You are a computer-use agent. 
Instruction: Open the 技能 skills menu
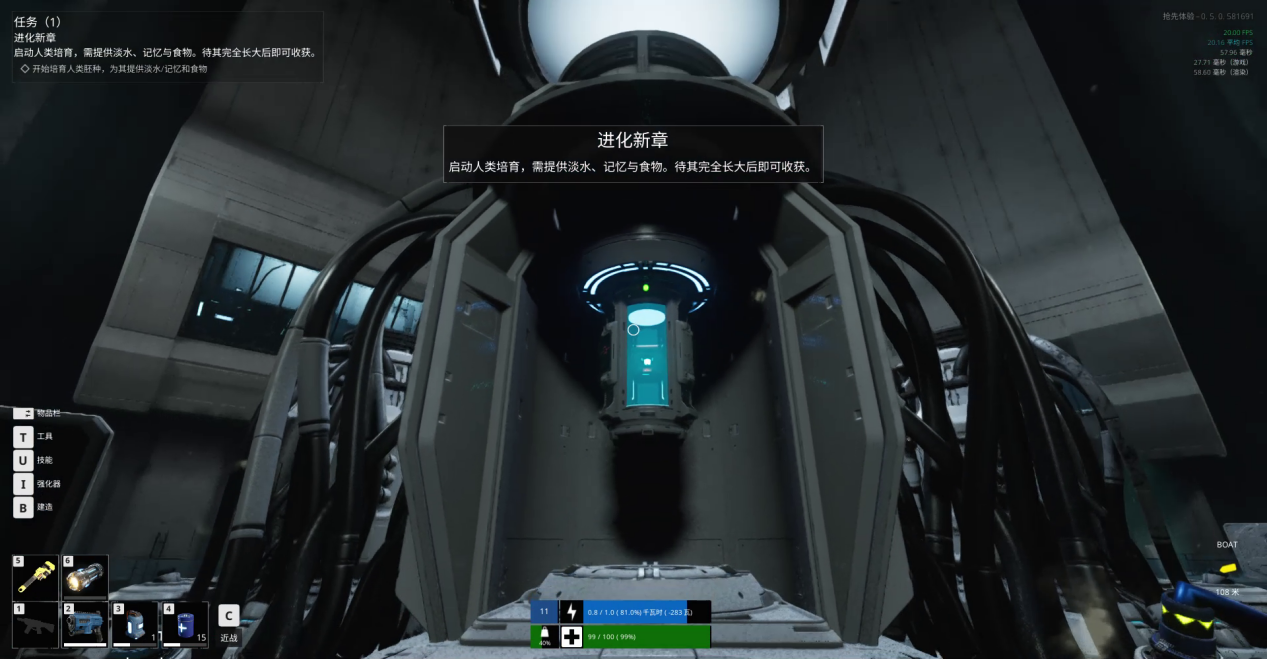(x=23, y=460)
